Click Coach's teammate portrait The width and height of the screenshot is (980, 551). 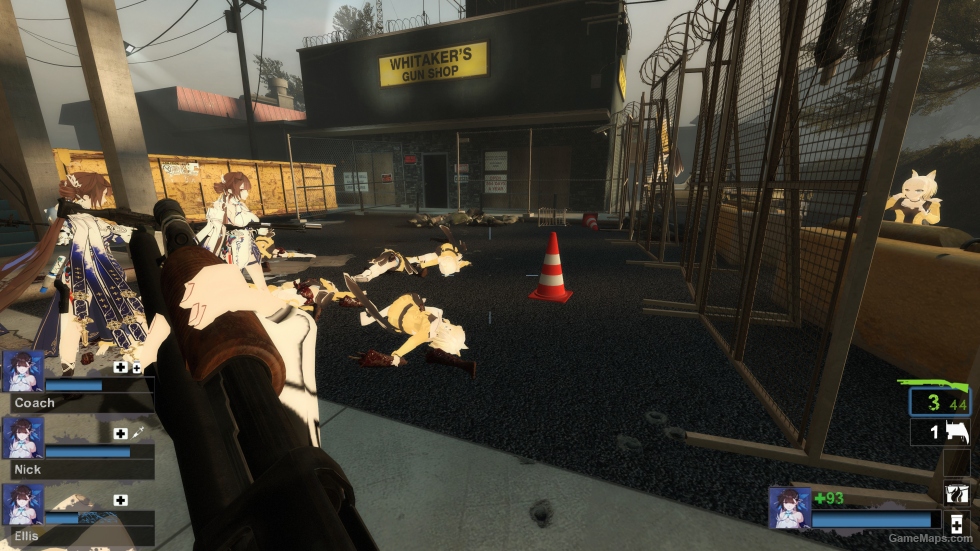(23, 371)
